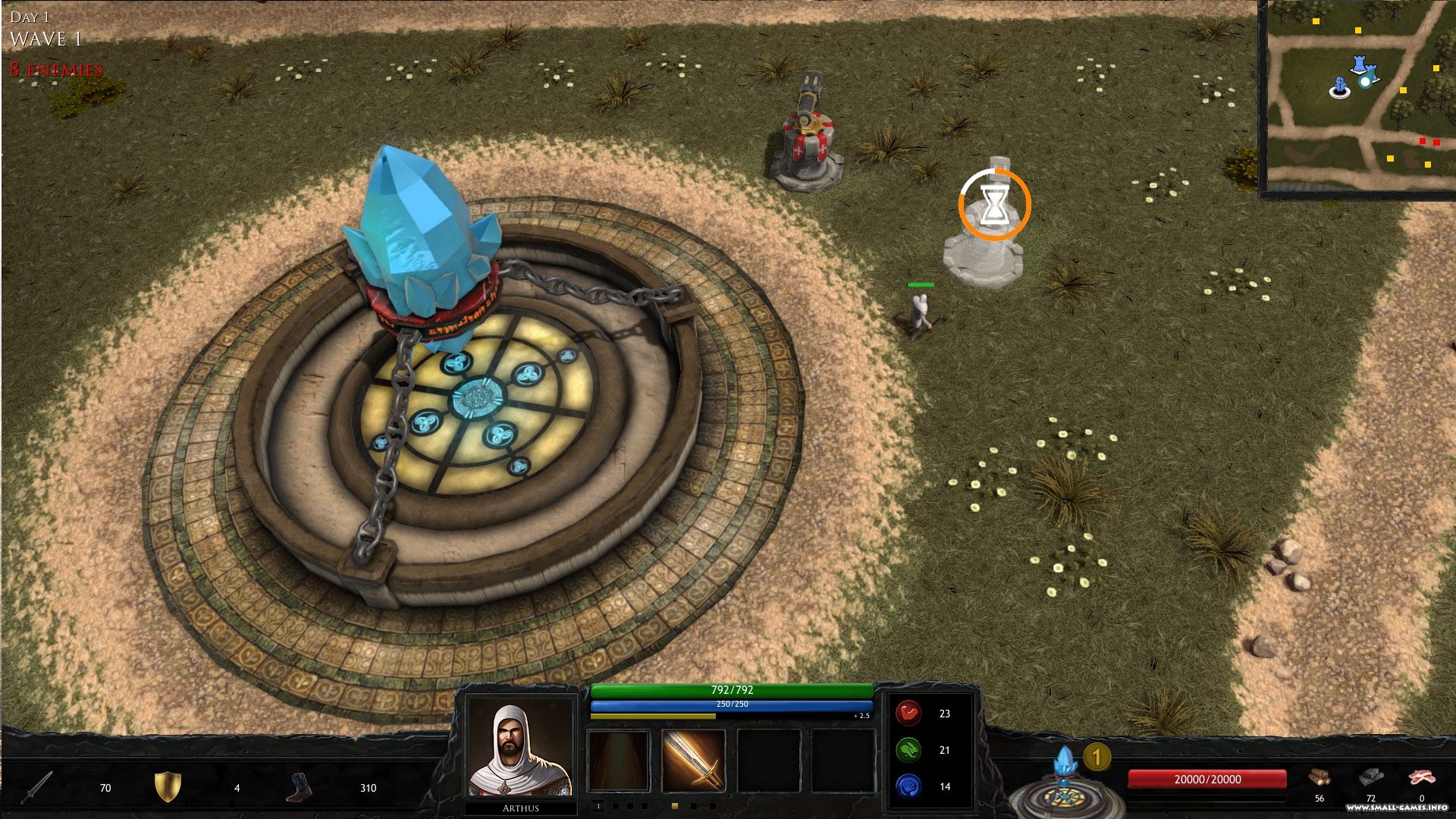Select the Arthus hero portrait
This screenshot has height=819, width=1456.
(x=520, y=762)
